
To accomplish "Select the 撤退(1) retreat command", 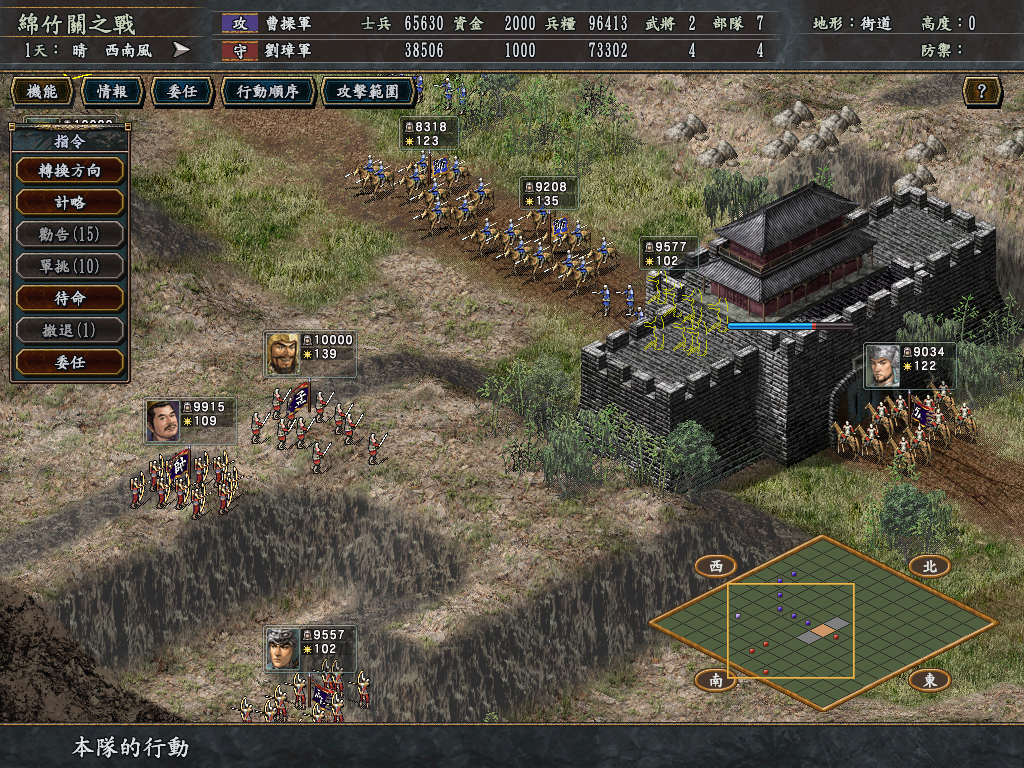I will point(70,330).
